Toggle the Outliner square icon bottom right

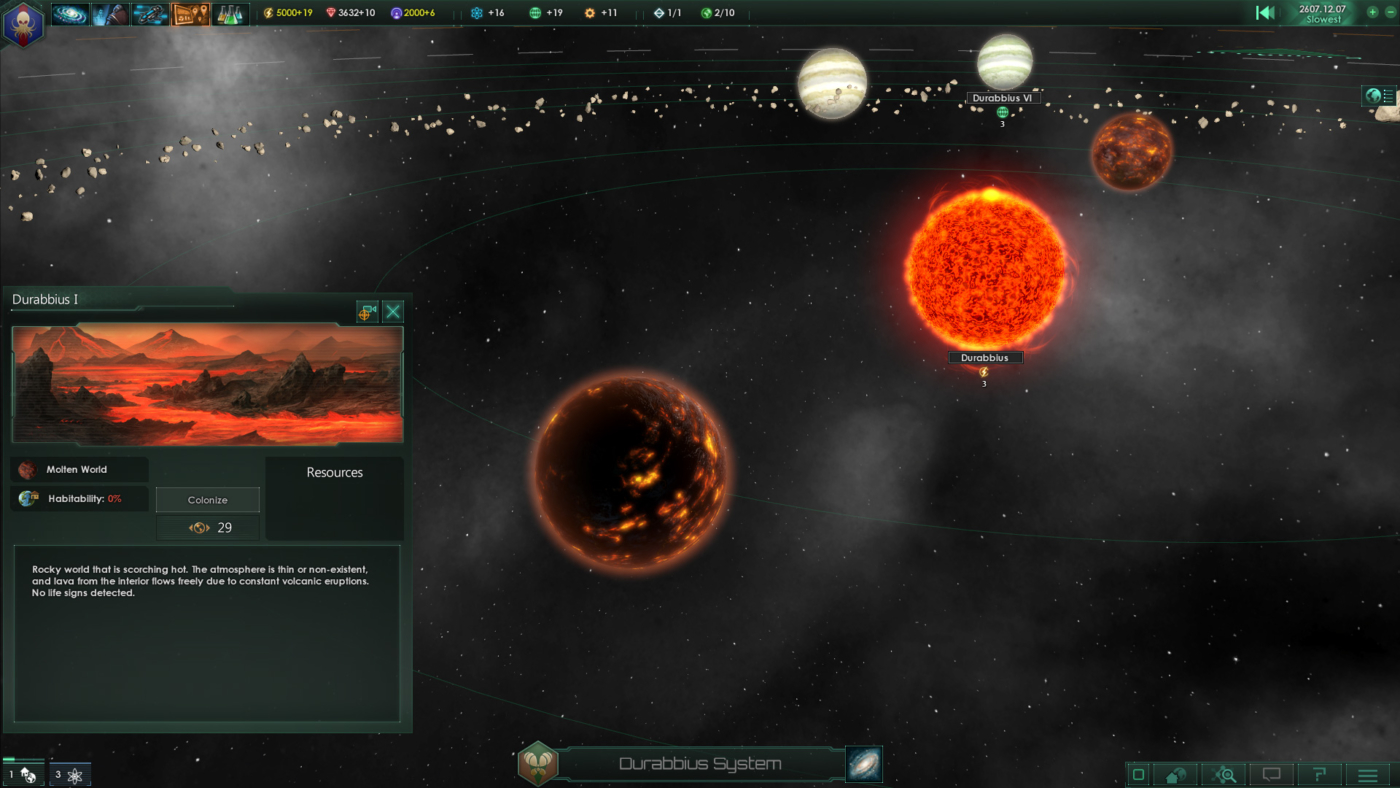coord(1139,774)
